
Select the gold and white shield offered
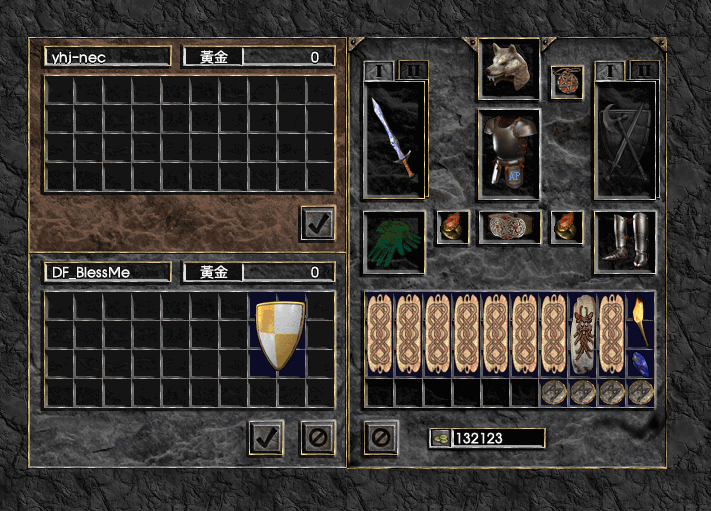pyautogui.click(x=280, y=334)
